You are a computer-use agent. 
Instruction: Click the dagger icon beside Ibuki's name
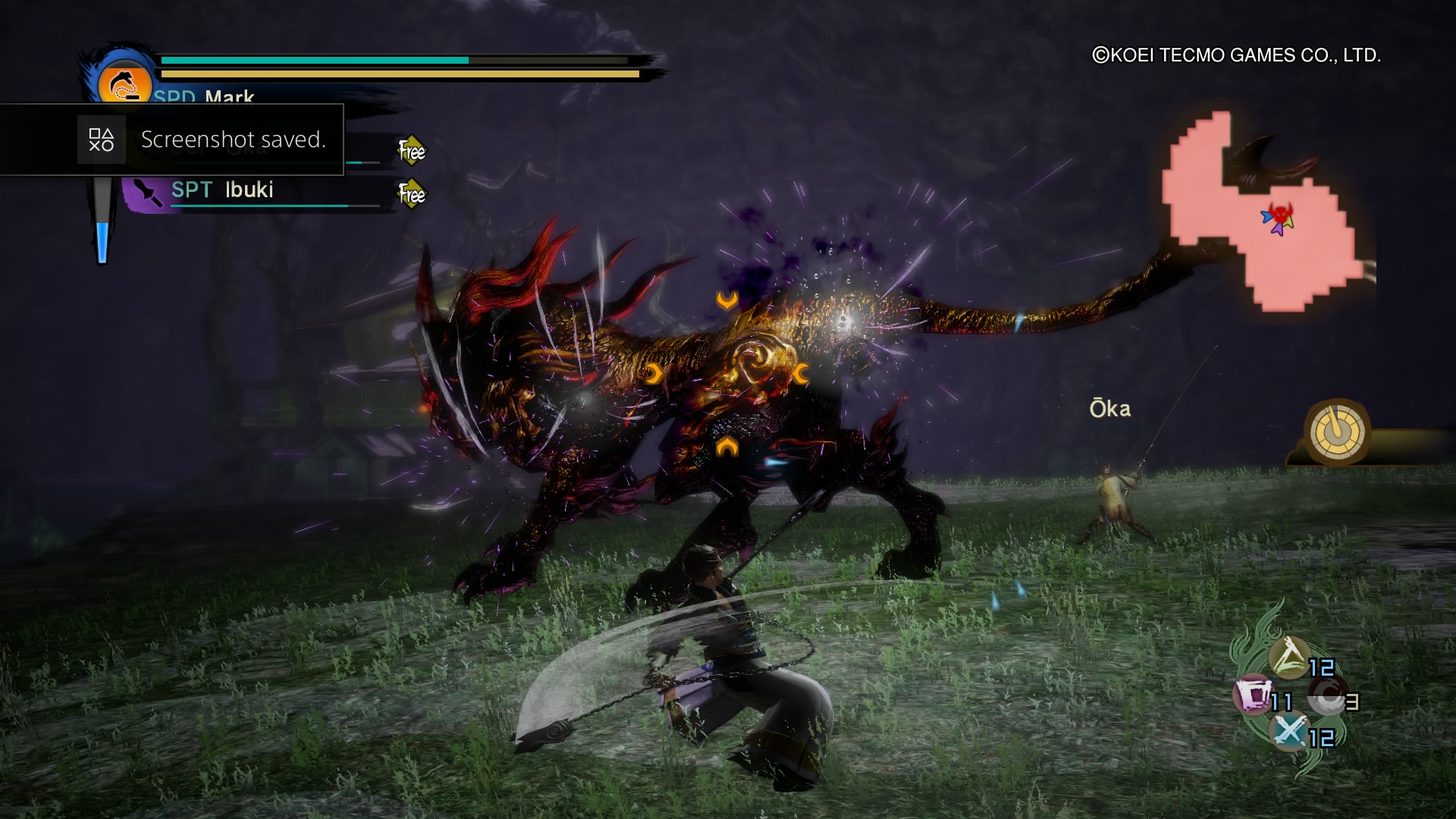point(146,190)
